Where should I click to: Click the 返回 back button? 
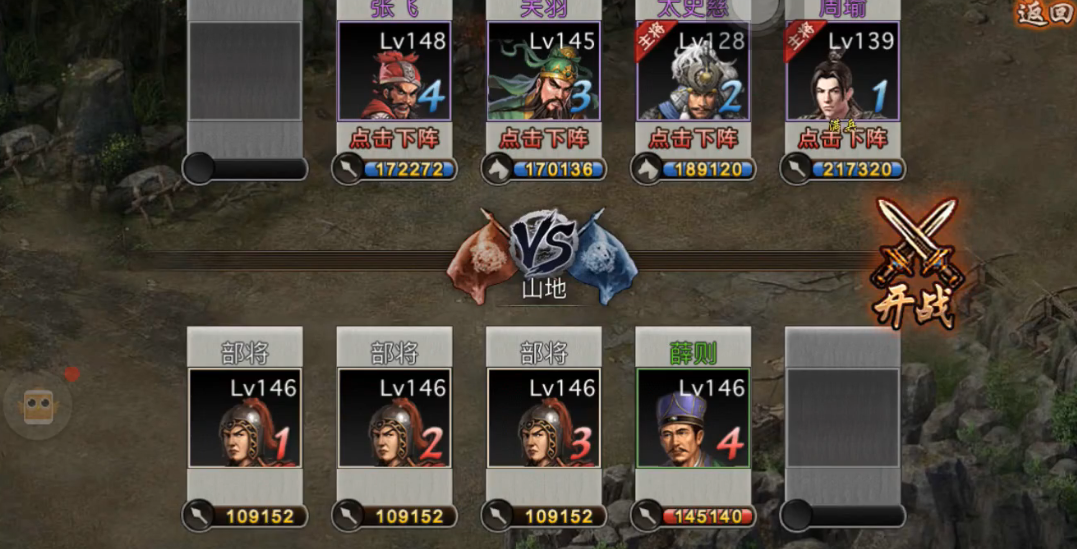1044,13
